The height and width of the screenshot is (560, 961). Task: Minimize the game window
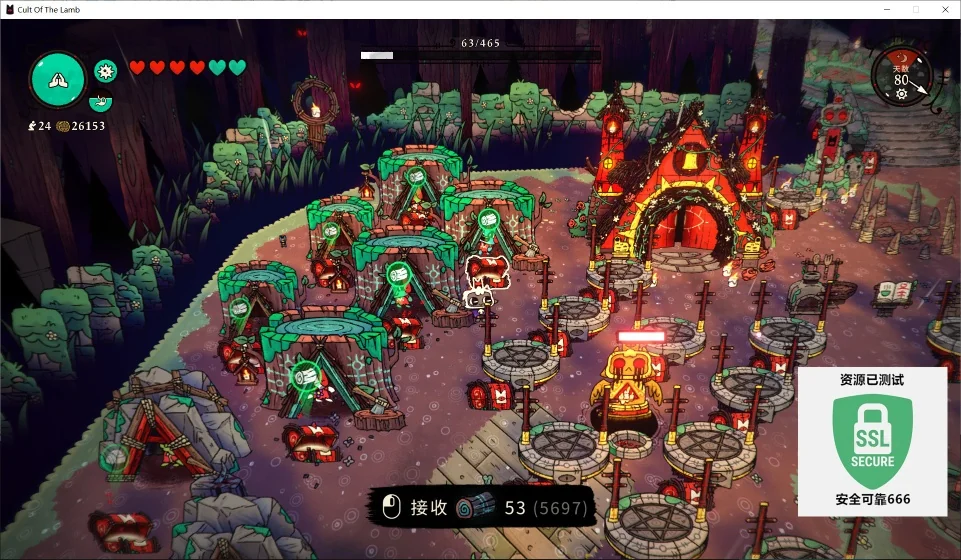886,9
